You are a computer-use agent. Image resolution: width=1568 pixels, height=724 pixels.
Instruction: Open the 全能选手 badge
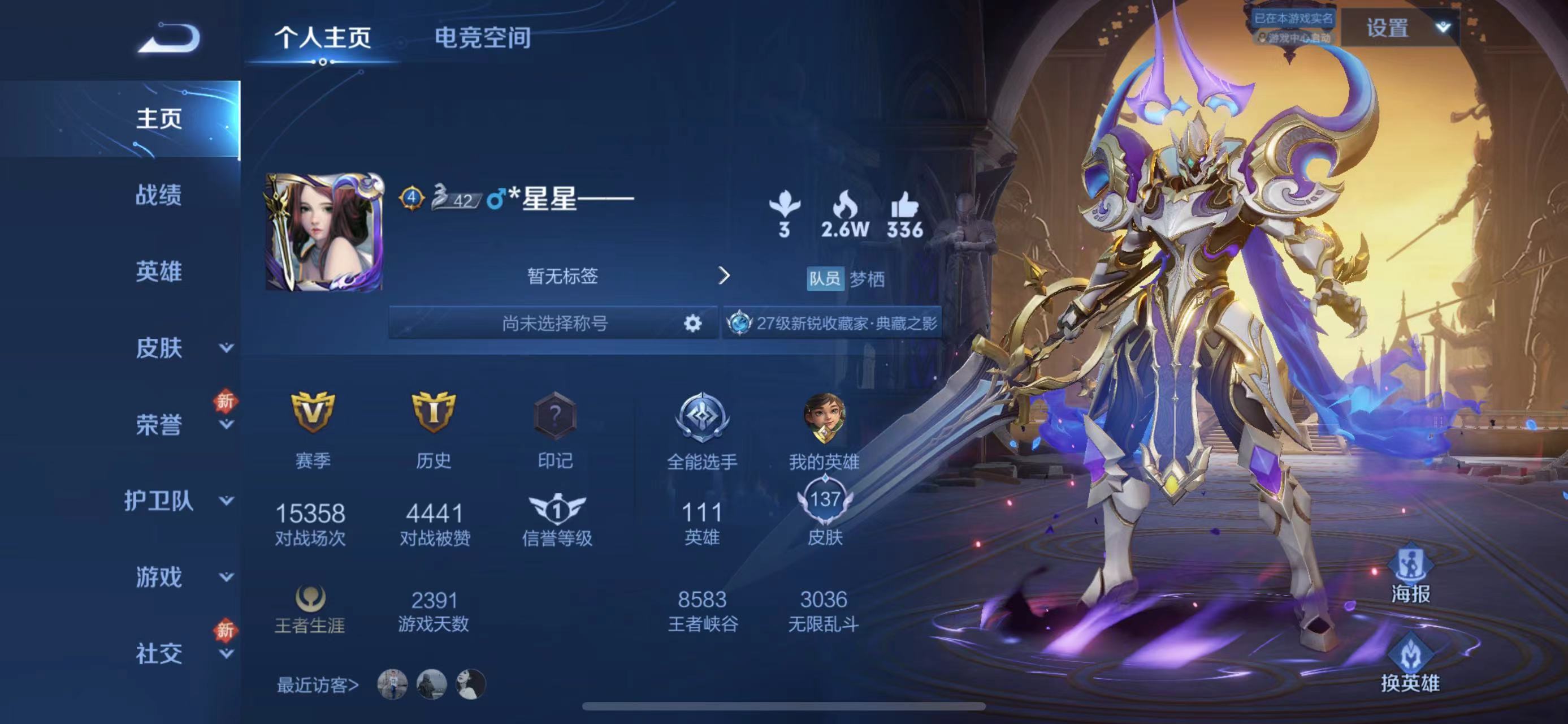(702, 418)
